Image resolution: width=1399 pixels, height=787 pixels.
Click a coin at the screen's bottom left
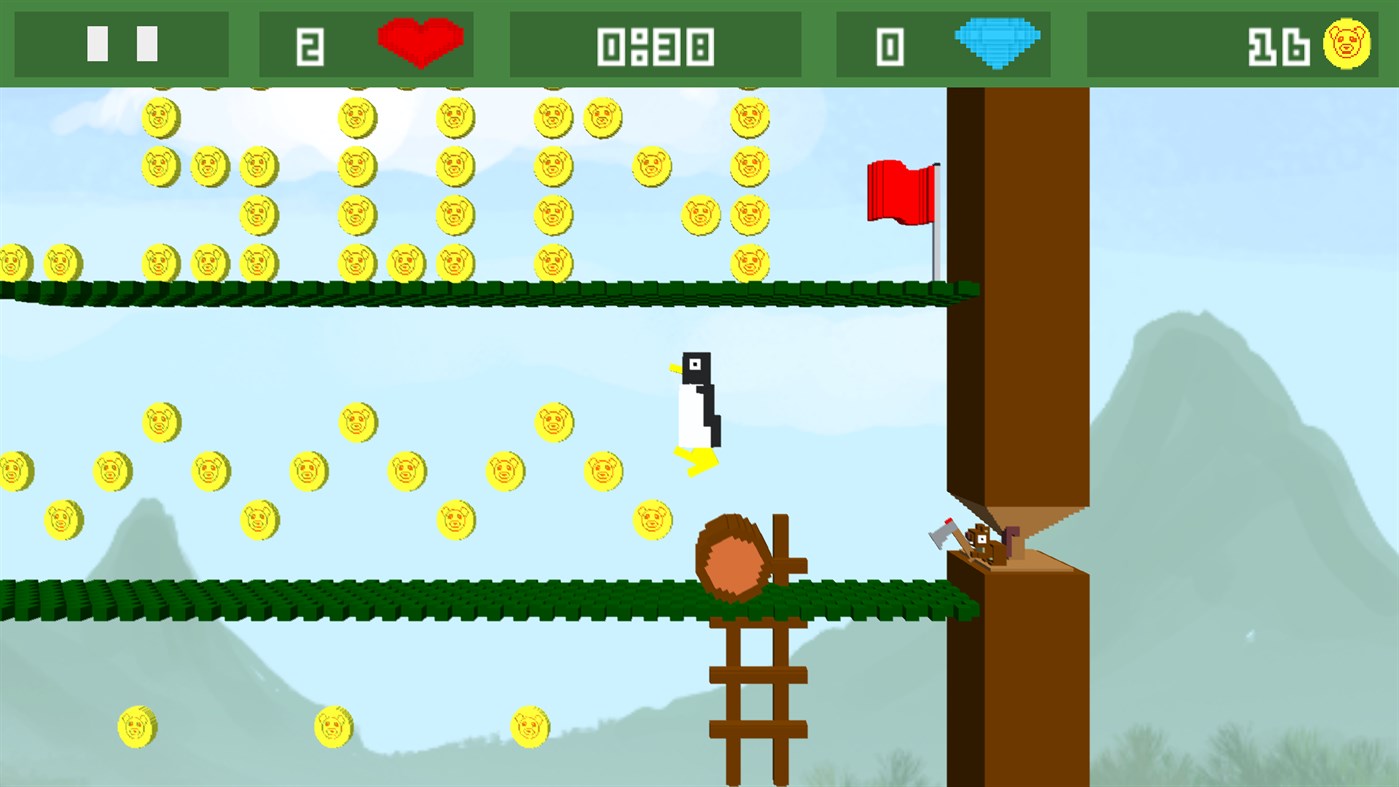135,728
